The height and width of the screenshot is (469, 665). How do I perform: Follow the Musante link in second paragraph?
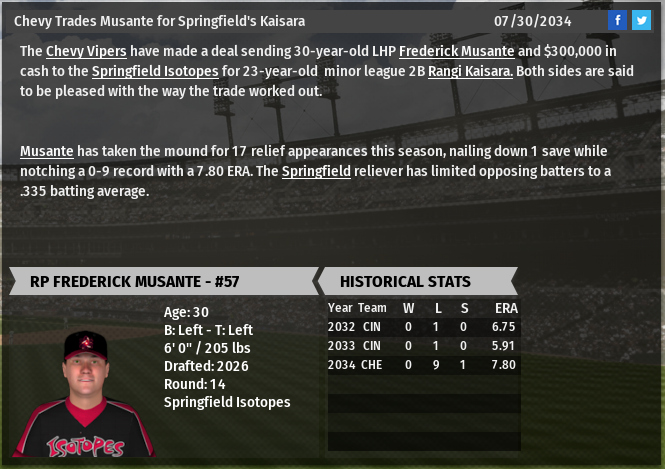(x=46, y=151)
